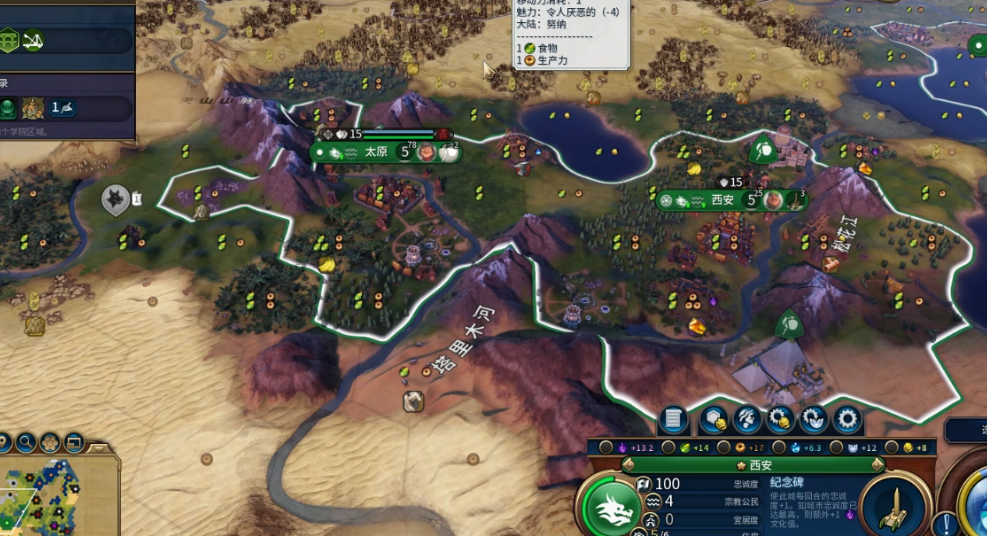Open the purchase-with-gold production button
This screenshot has height=536, width=987.
[780, 420]
